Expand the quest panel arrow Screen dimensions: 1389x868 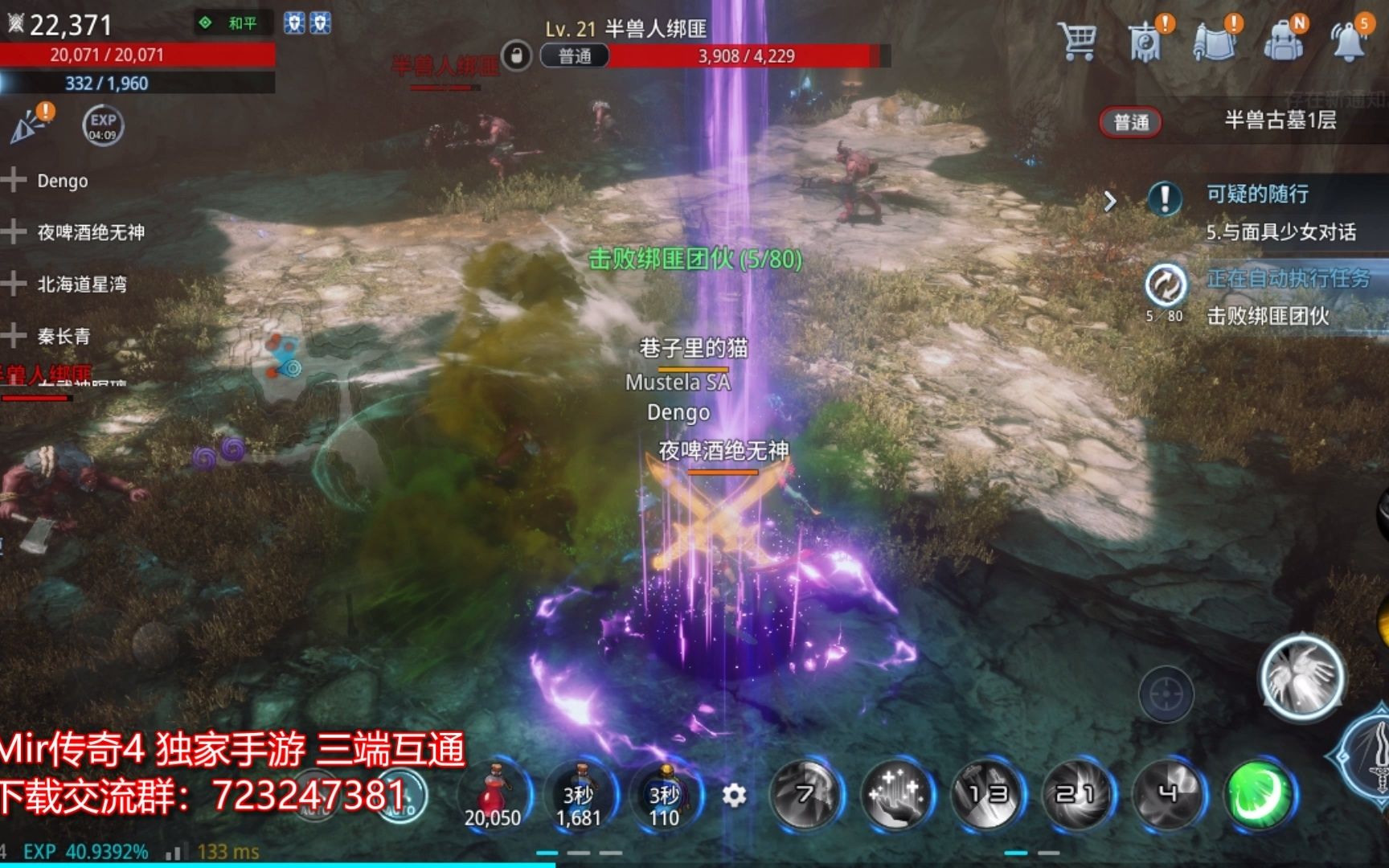(x=1110, y=201)
